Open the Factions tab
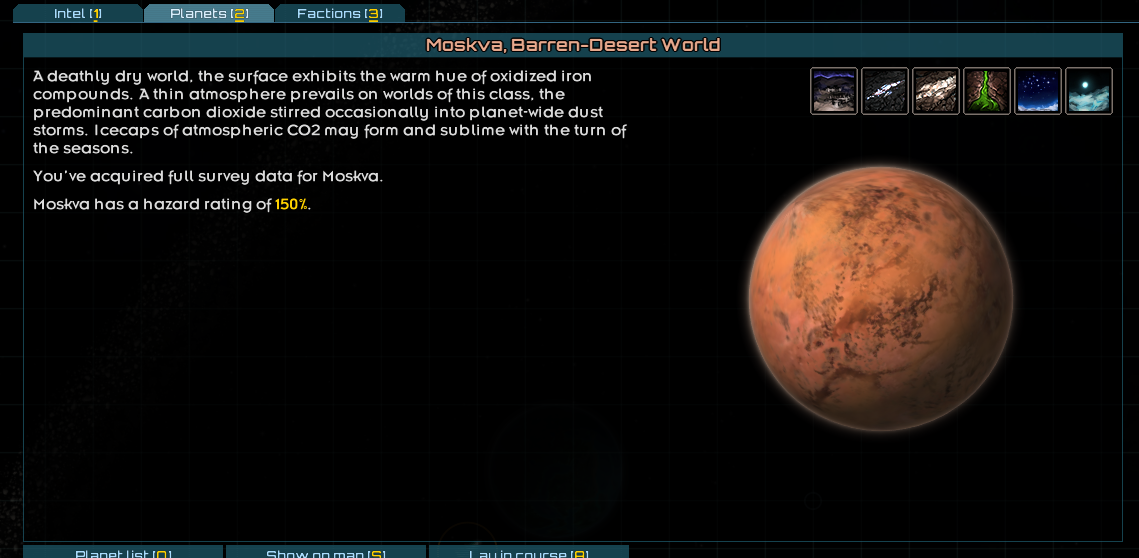This screenshot has width=1139, height=558. 340,14
